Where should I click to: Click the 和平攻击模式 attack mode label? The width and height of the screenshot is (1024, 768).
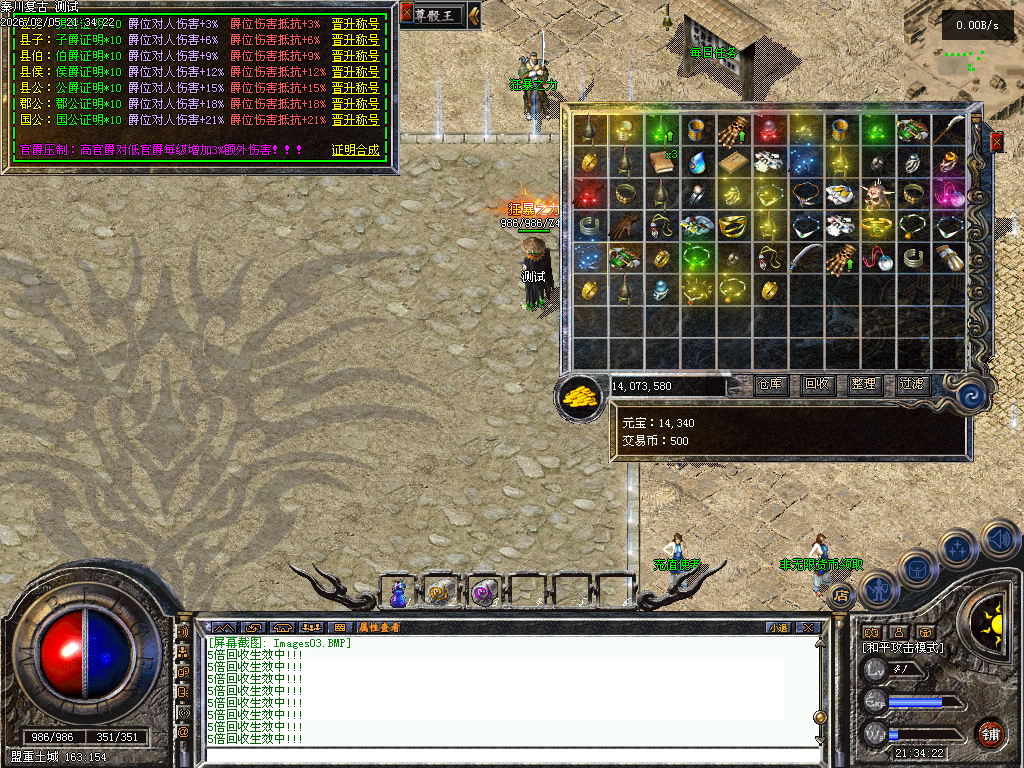pos(902,648)
